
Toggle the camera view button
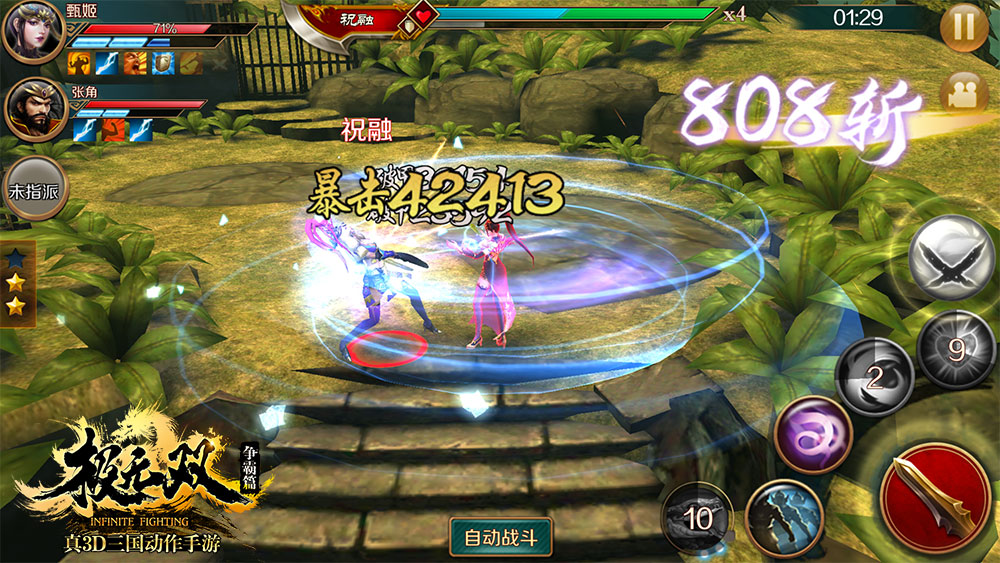963,93
